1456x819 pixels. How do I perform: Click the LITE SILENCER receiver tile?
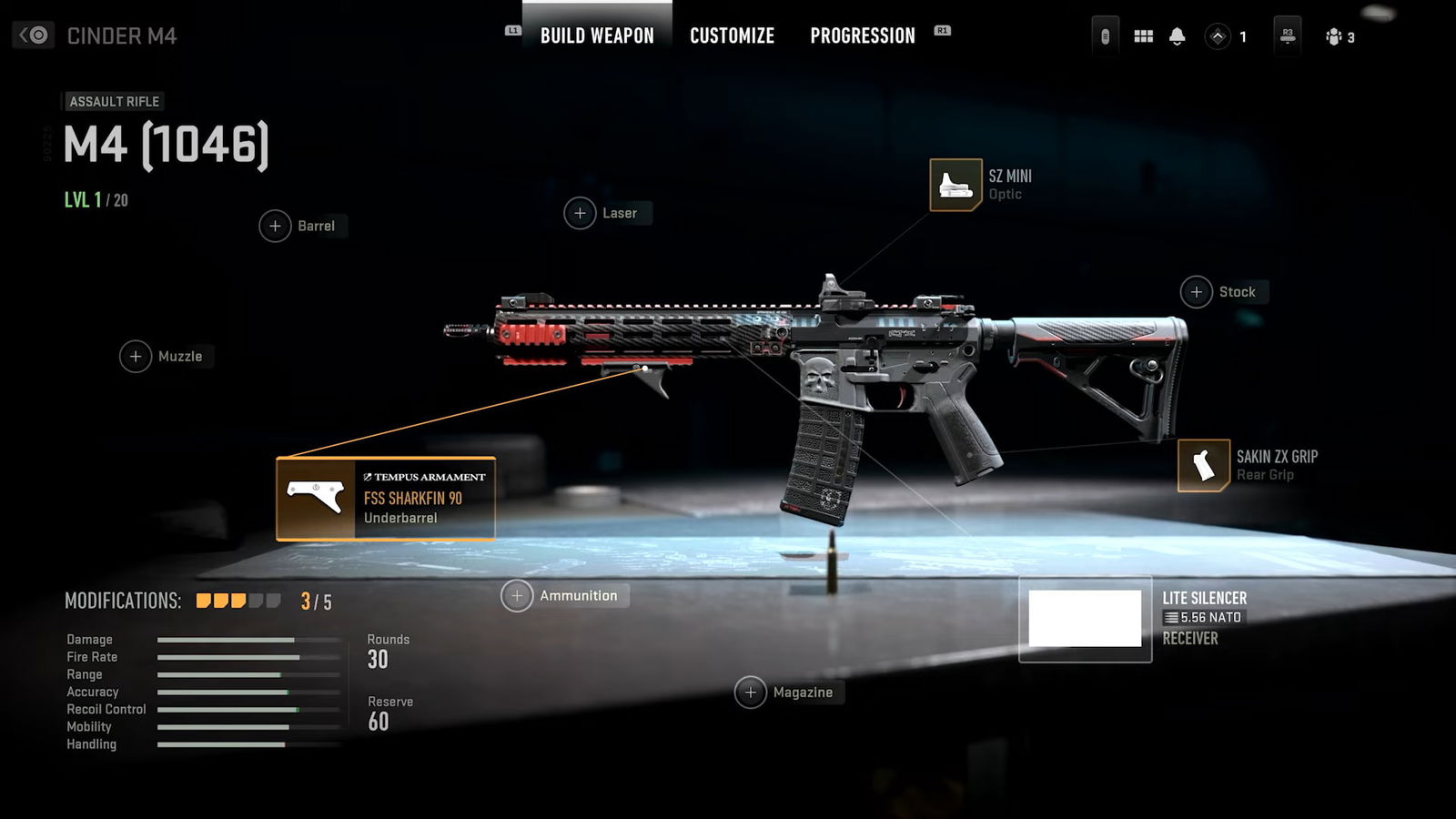1085,619
